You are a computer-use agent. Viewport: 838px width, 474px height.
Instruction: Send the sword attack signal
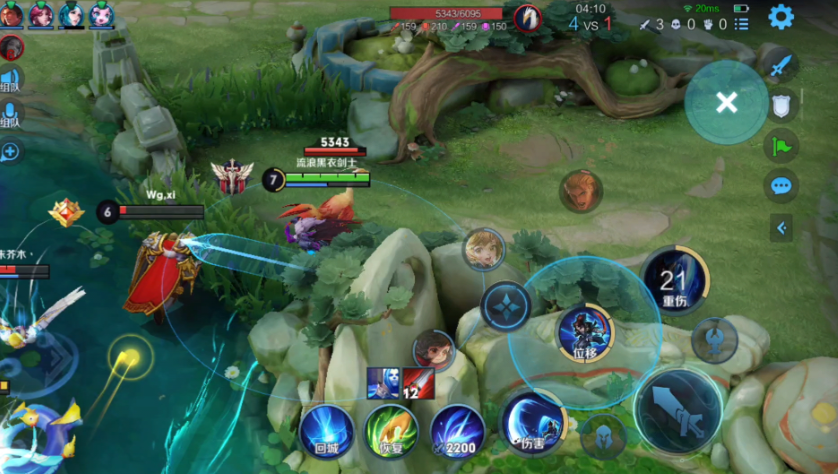tap(780, 66)
